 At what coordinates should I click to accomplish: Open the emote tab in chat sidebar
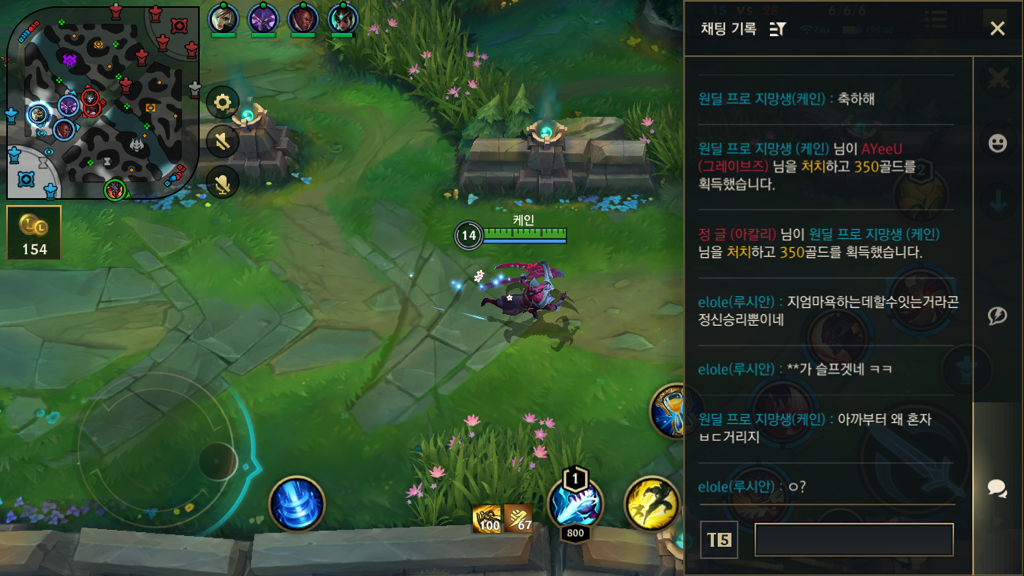coord(997,144)
